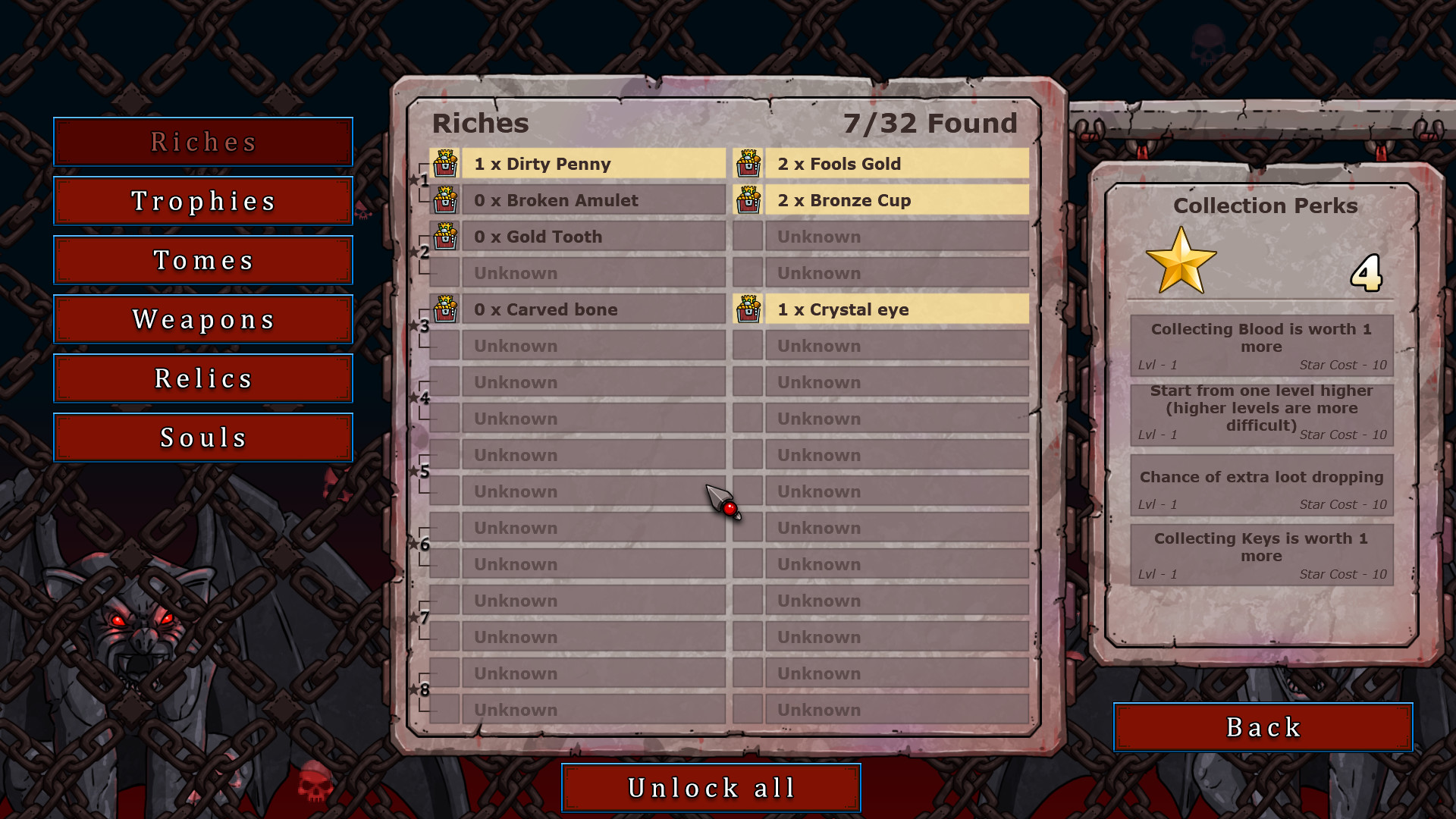This screenshot has width=1456, height=819.
Task: Click the Back button
Action: (x=1261, y=726)
